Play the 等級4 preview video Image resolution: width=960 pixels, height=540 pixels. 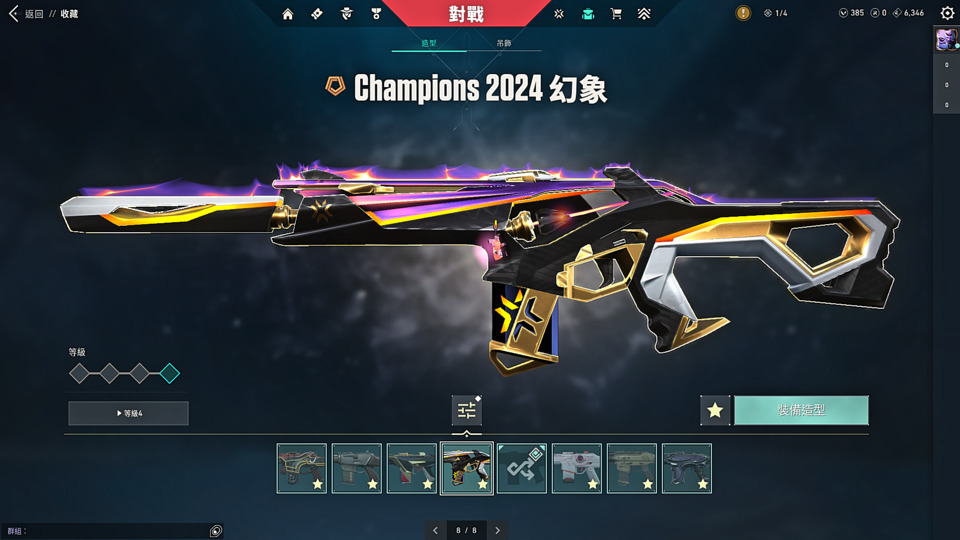pos(128,413)
